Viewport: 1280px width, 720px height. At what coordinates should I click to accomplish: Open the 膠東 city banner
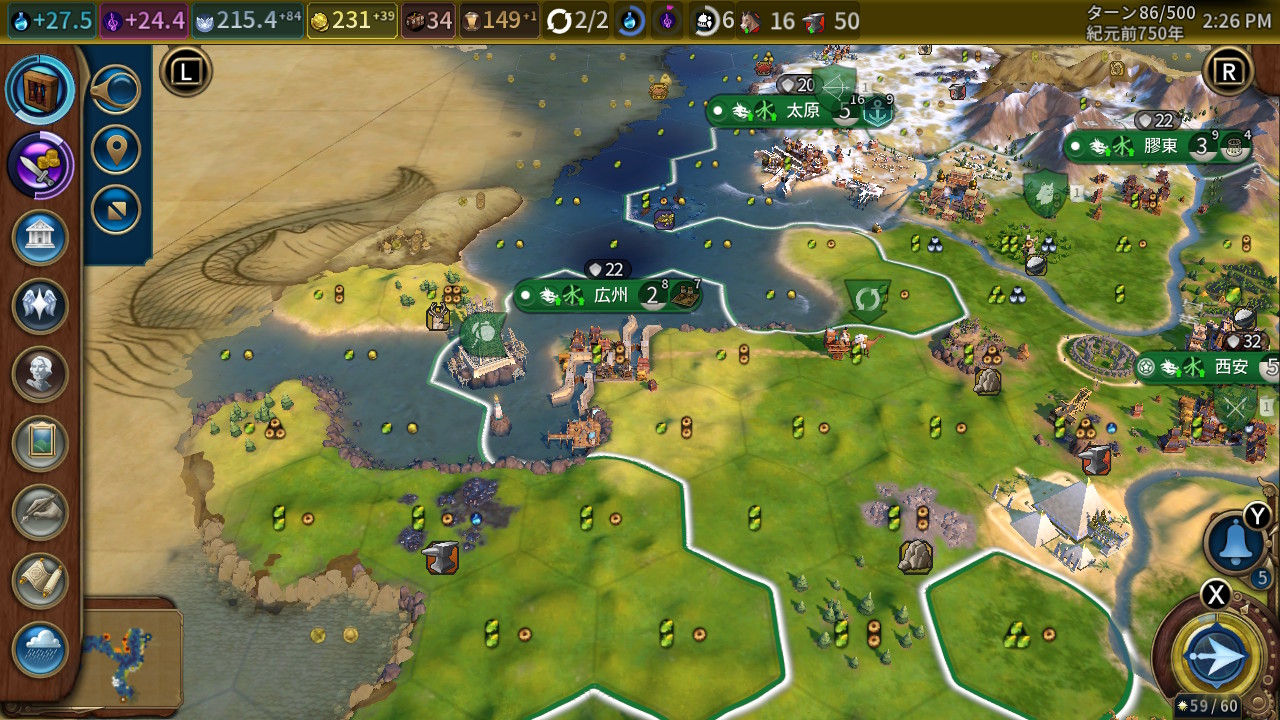(x=1159, y=146)
